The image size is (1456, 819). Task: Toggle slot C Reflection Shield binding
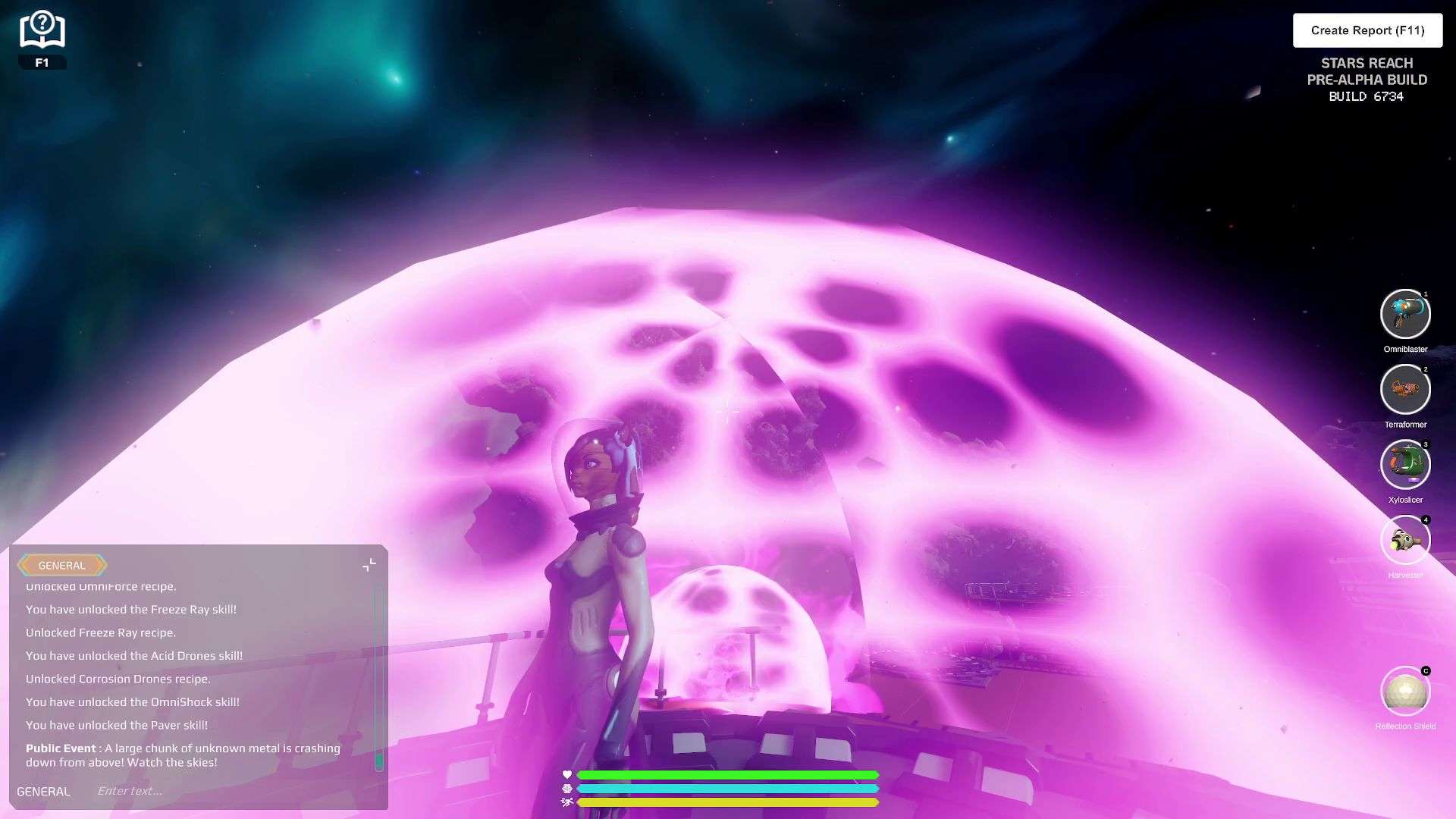coord(1425,671)
